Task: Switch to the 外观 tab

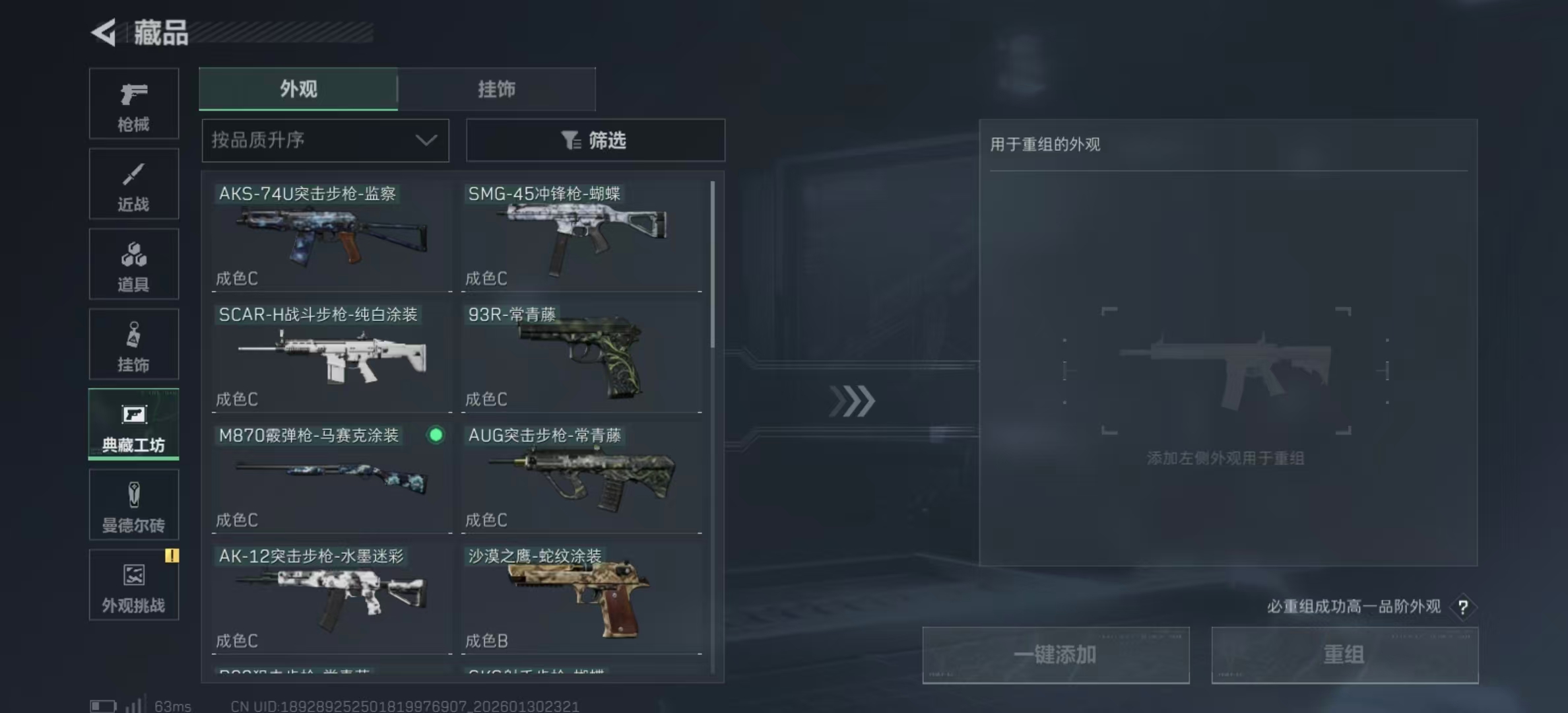Action: [298, 88]
